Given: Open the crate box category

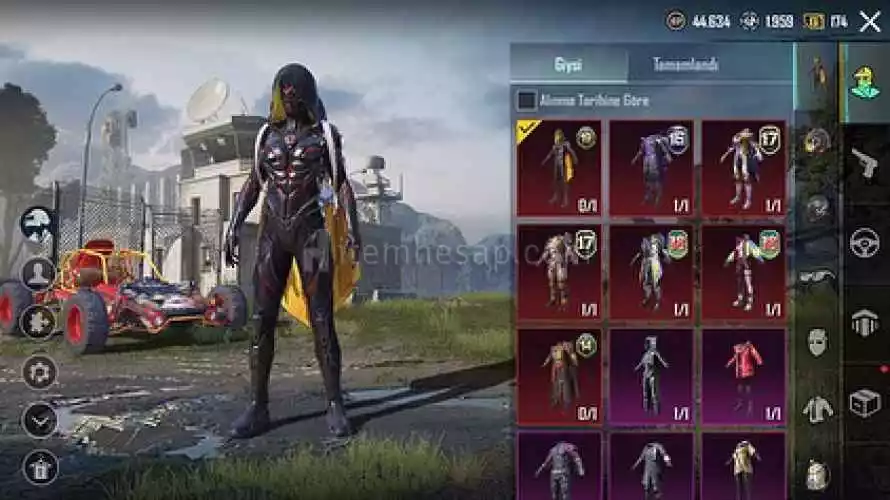Looking at the screenshot, I should click(x=865, y=402).
